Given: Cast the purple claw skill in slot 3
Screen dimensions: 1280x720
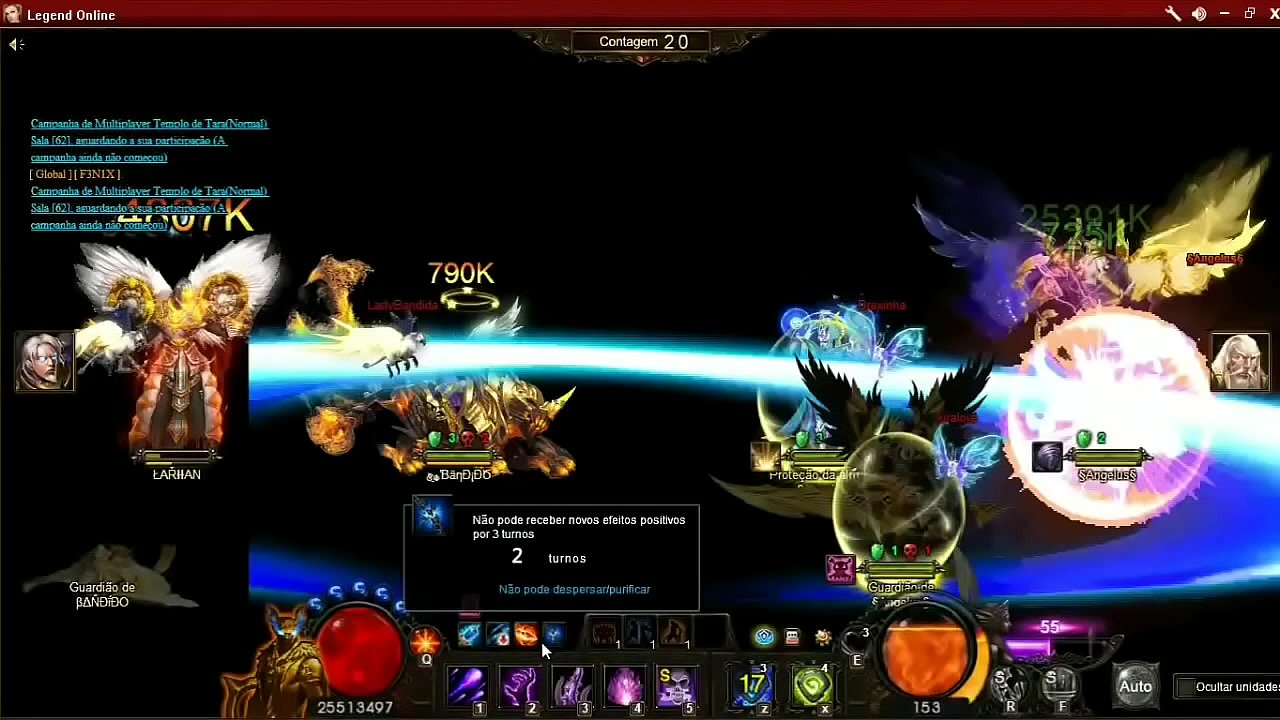Looking at the screenshot, I should click(x=572, y=687).
